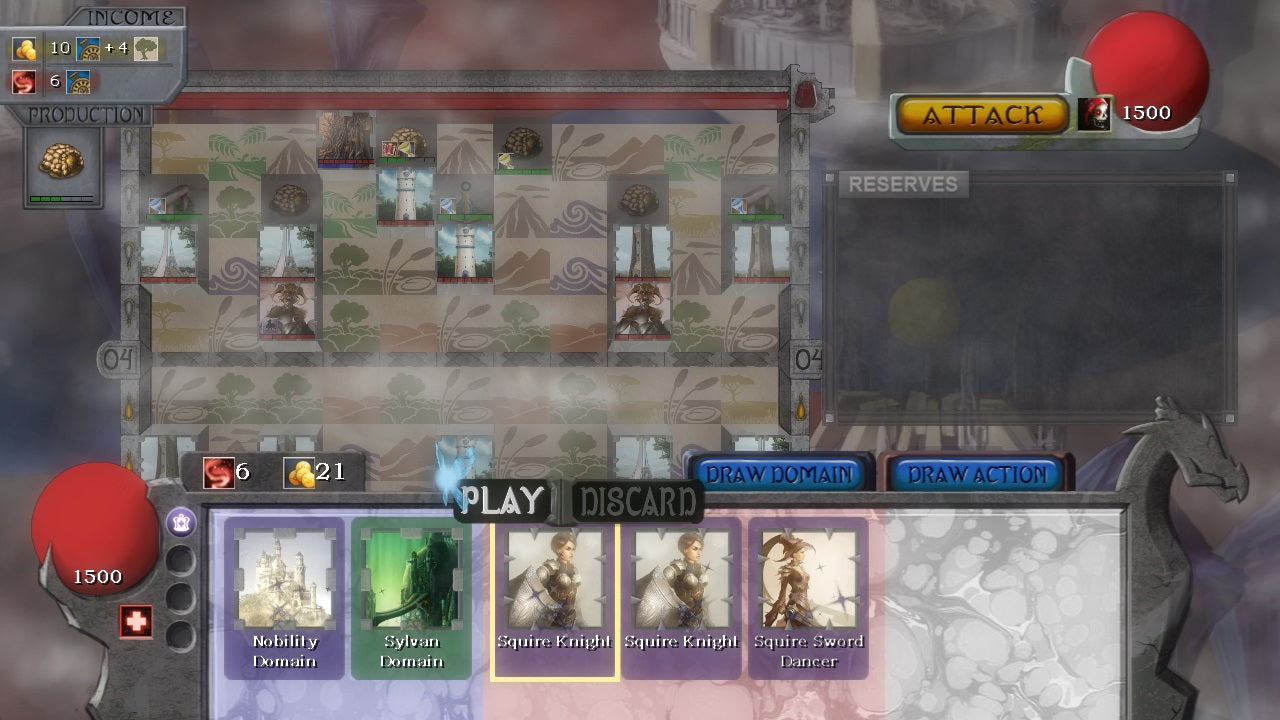Click the red cross heal icon
Viewport: 1280px width, 720px height.
(x=136, y=621)
